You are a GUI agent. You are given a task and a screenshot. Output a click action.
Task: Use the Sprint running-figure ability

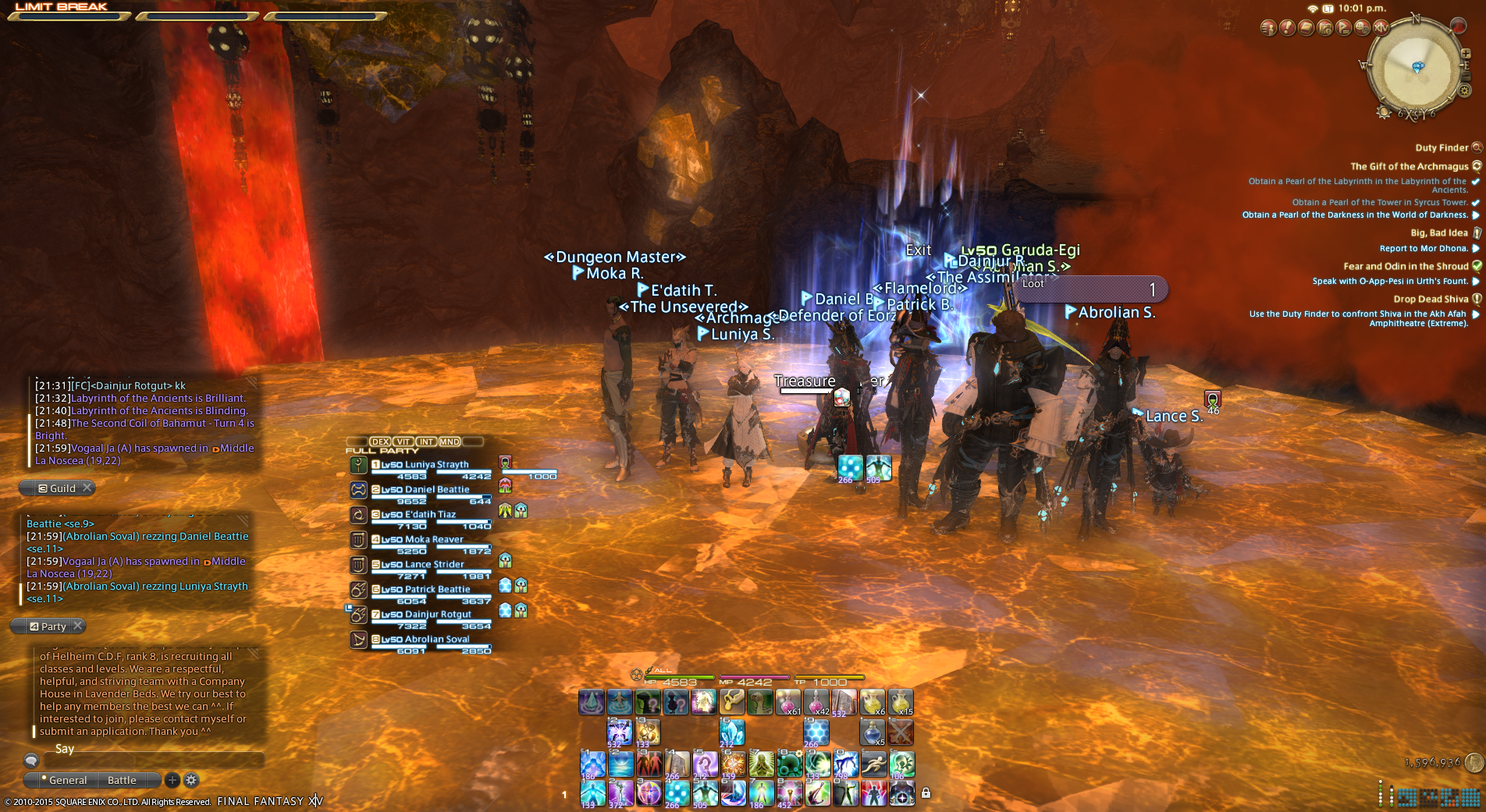click(873, 764)
